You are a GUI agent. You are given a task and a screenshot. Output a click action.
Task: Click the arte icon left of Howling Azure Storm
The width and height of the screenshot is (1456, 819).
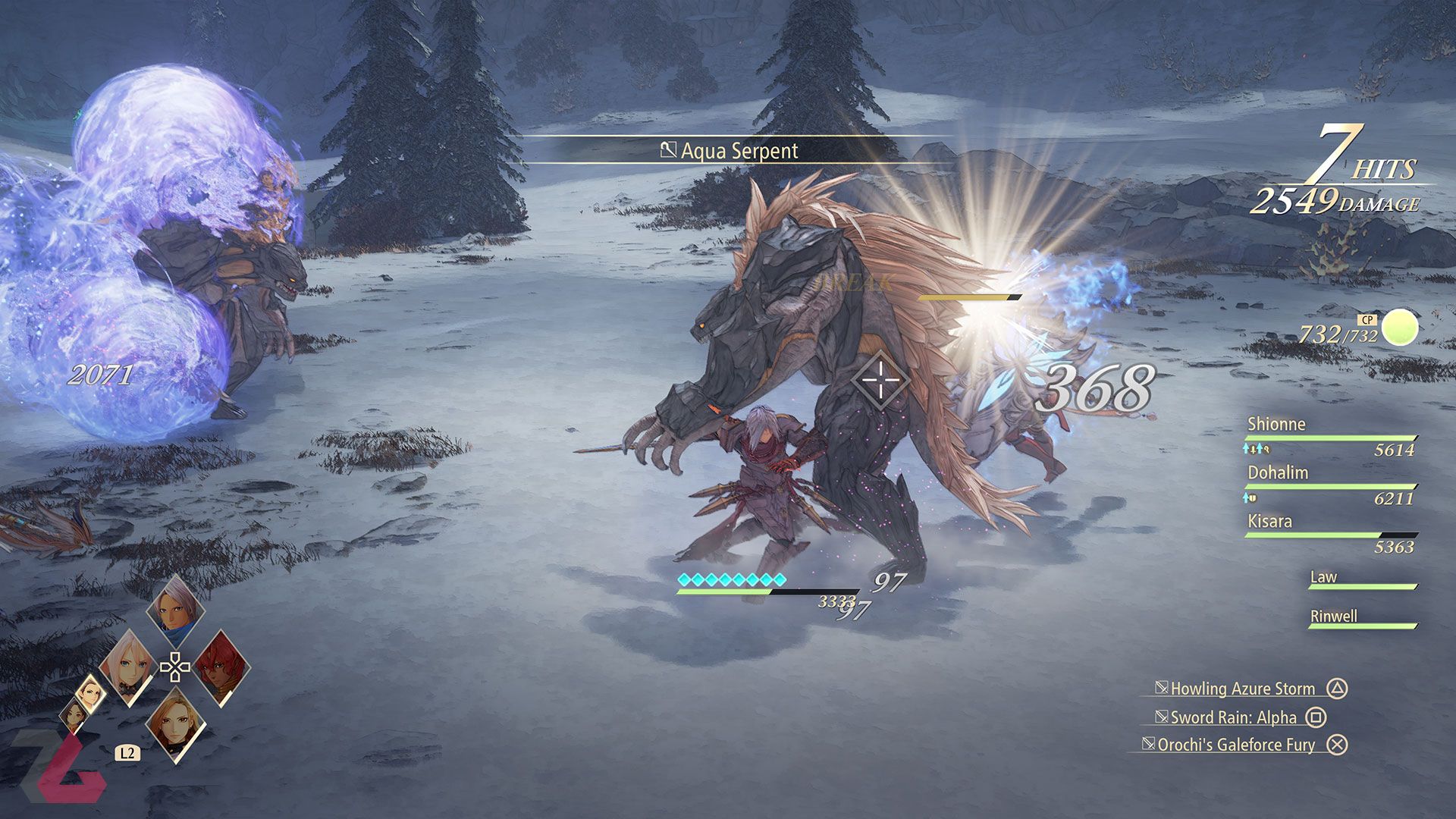(x=1163, y=689)
